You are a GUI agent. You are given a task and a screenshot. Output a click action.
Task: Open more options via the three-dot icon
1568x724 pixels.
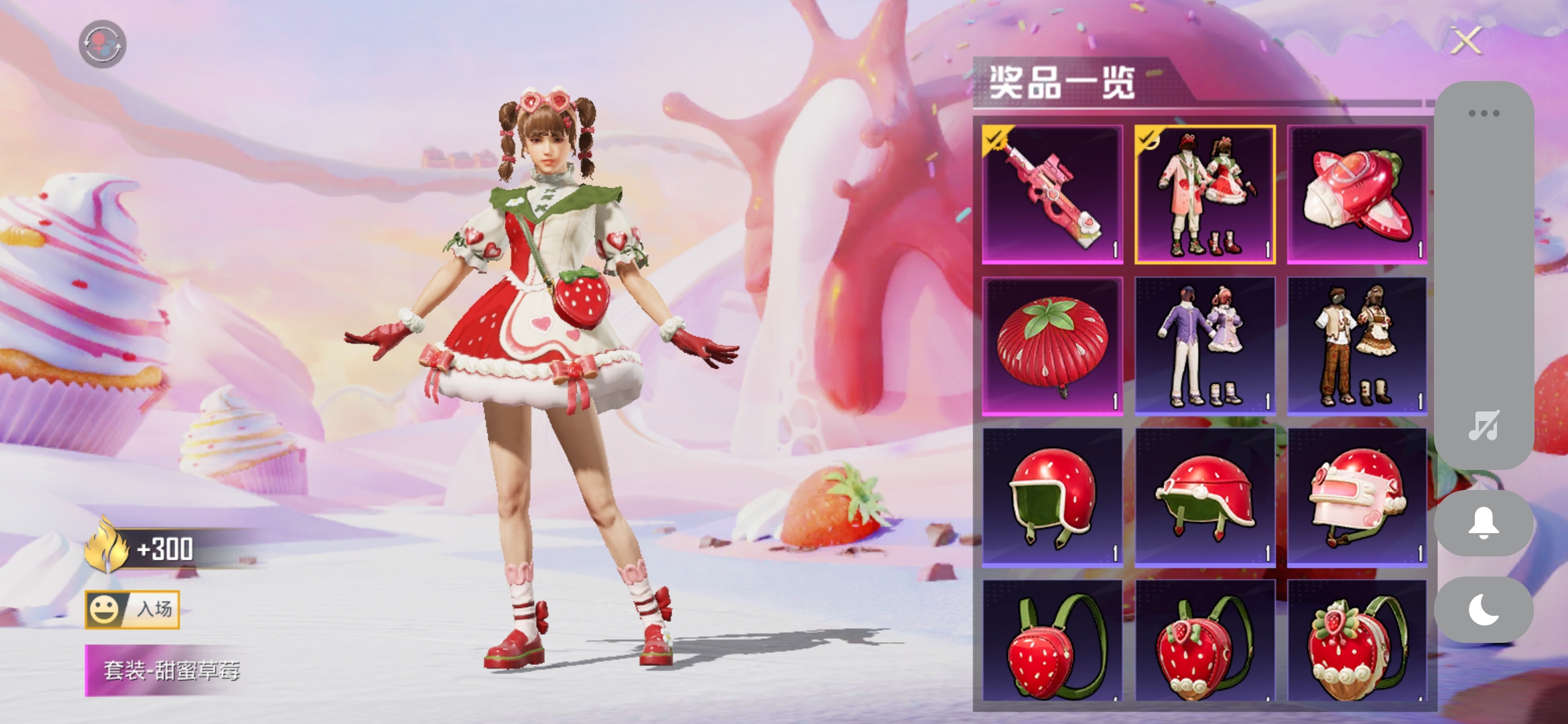(x=1485, y=113)
